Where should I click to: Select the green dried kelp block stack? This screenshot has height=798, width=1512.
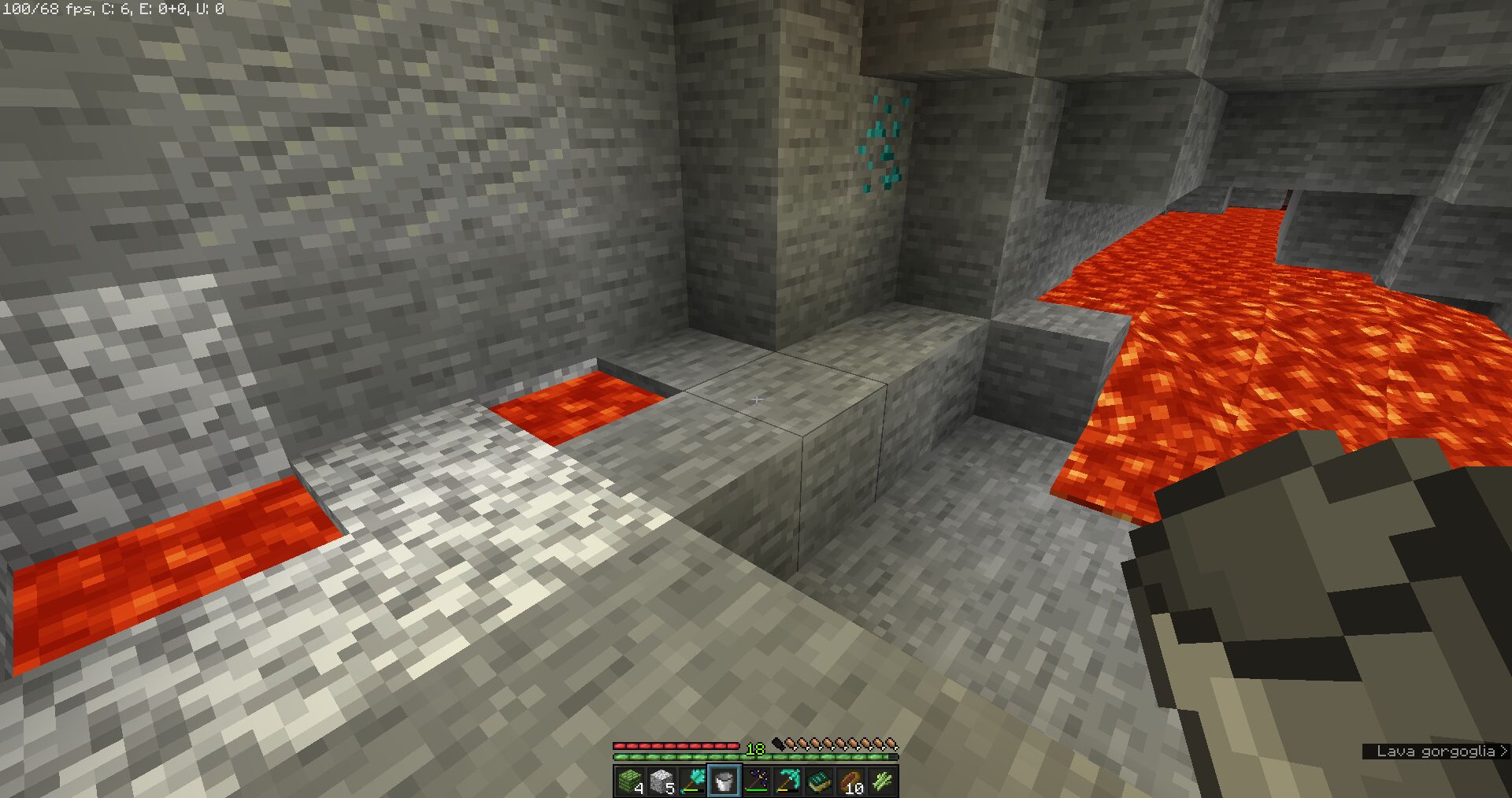pos(630,781)
